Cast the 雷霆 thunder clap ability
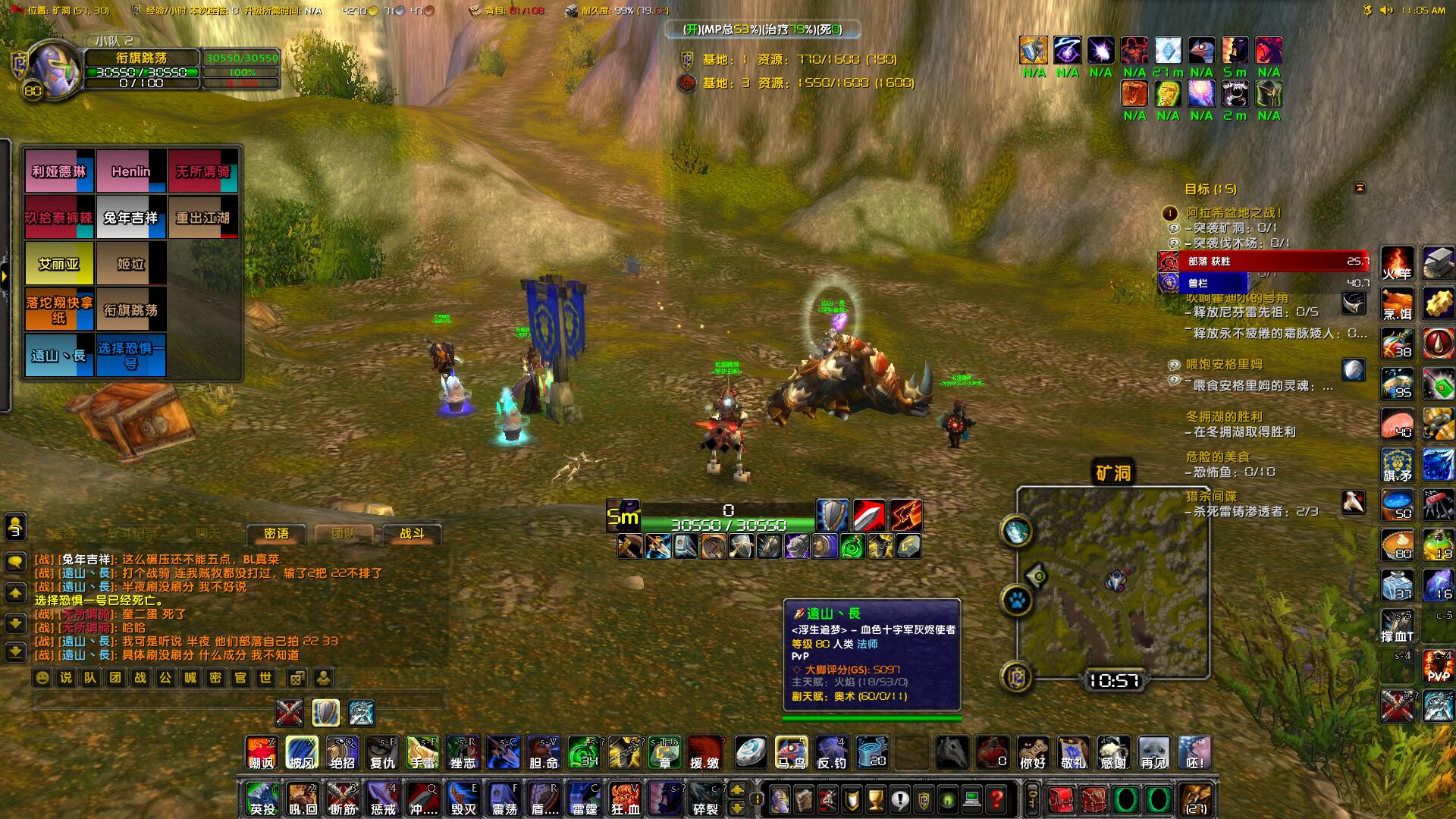 585,799
